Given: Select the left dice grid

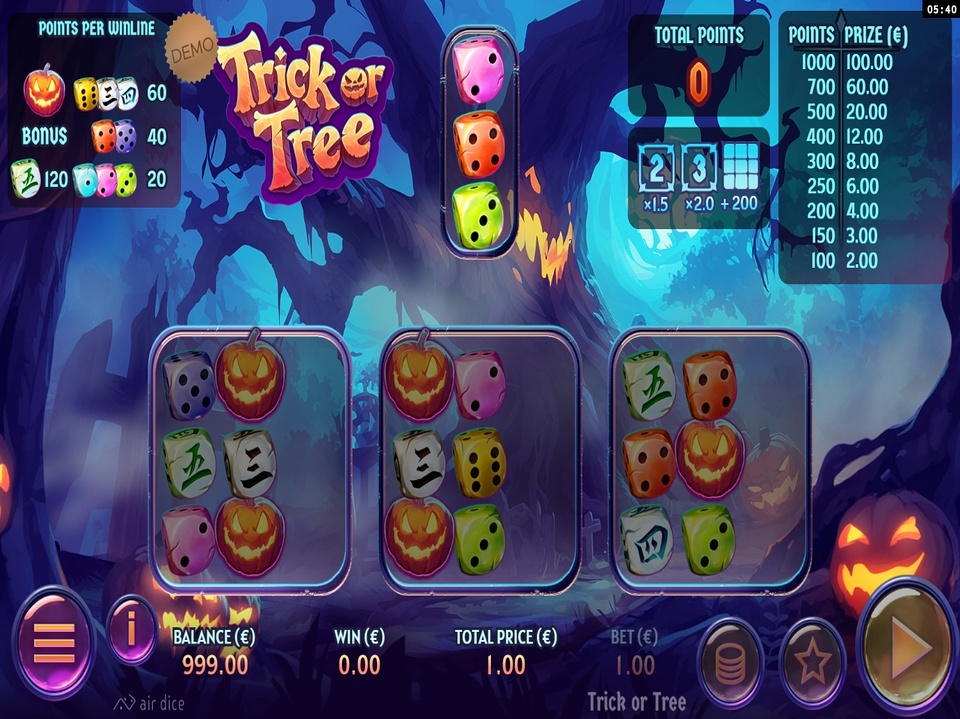Looking at the screenshot, I should coord(250,460).
